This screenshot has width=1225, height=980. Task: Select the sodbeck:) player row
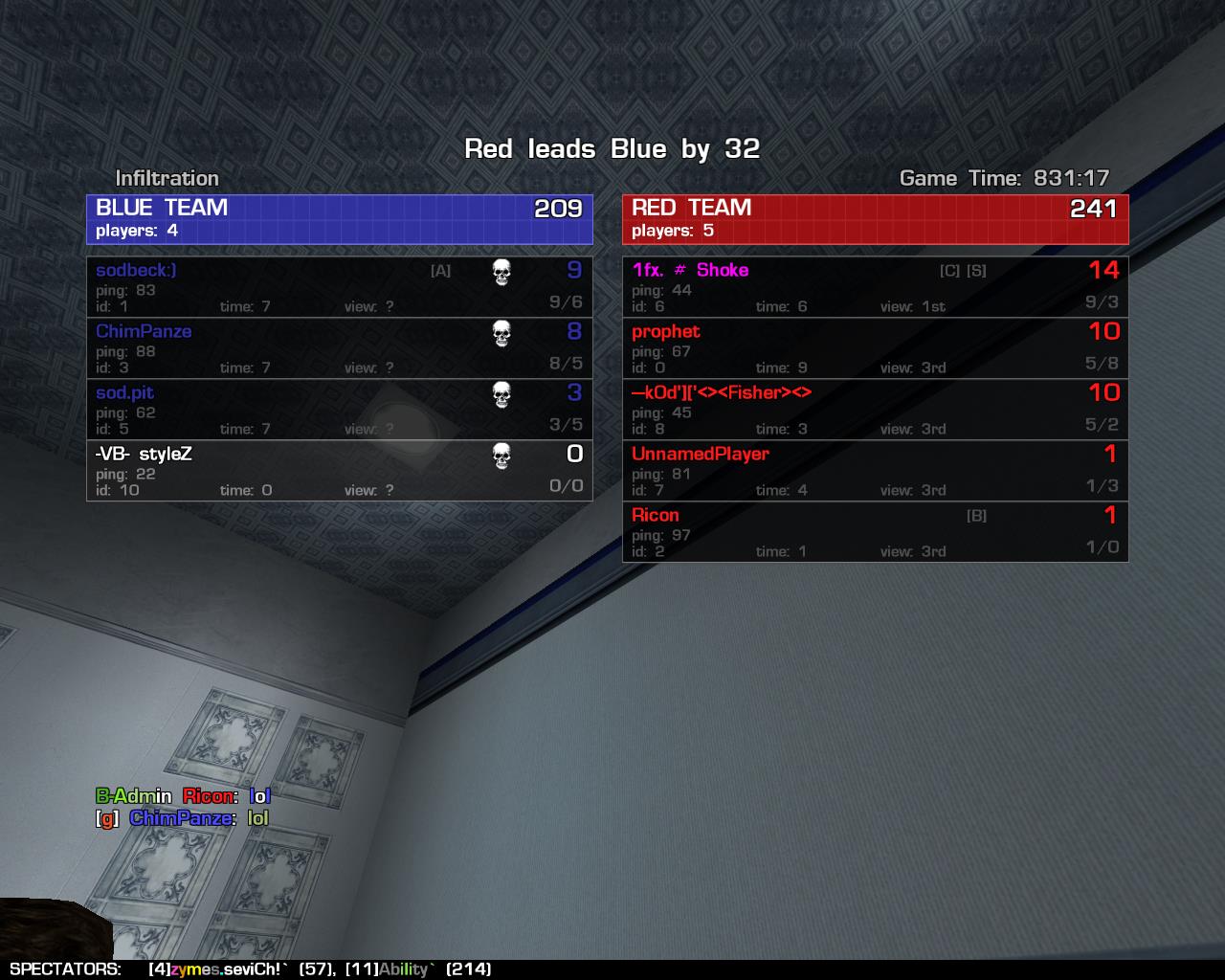tap(339, 286)
